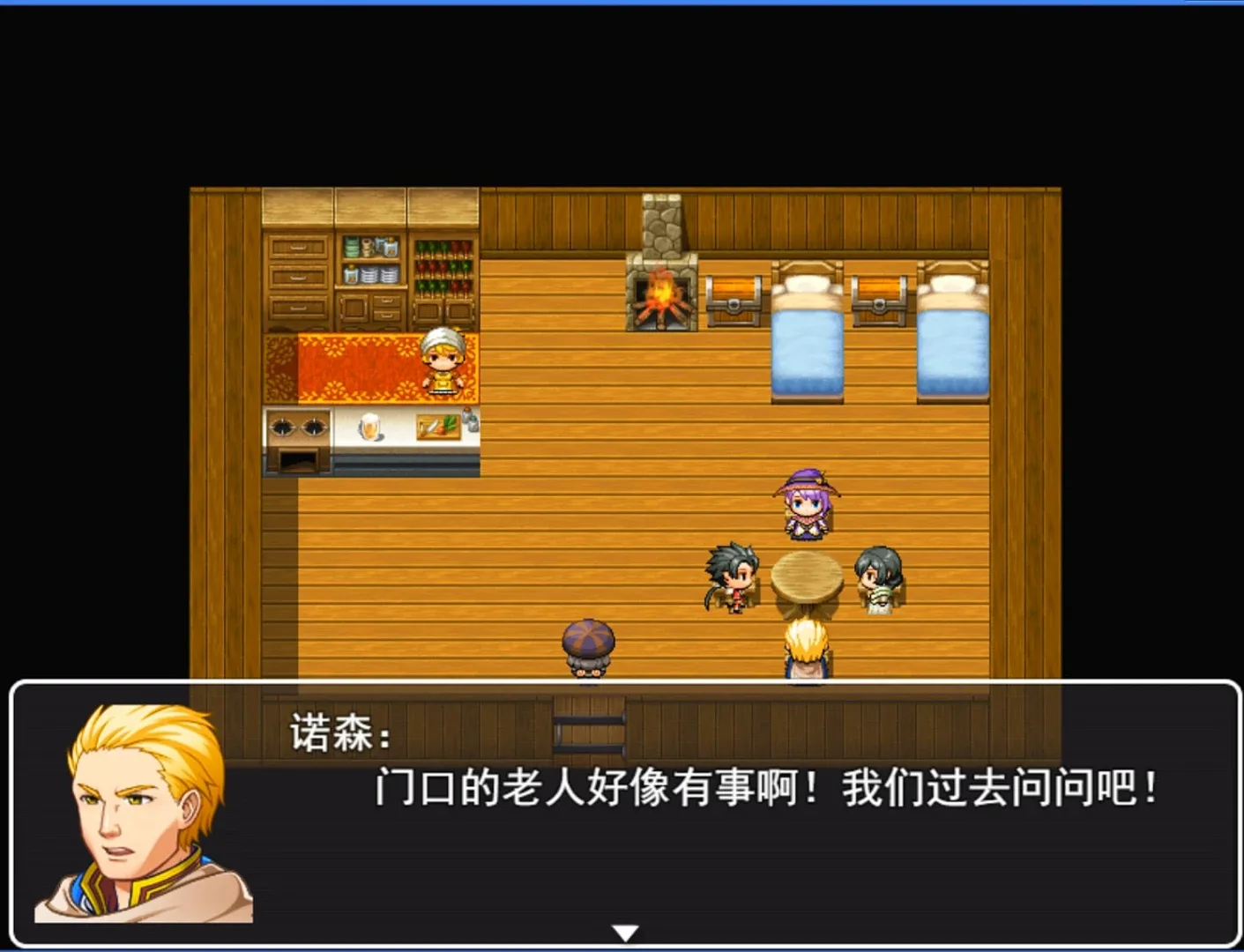Select the dark-haired swordsman left of the table
Image resolution: width=1244 pixels, height=952 pixels.
coord(730,577)
